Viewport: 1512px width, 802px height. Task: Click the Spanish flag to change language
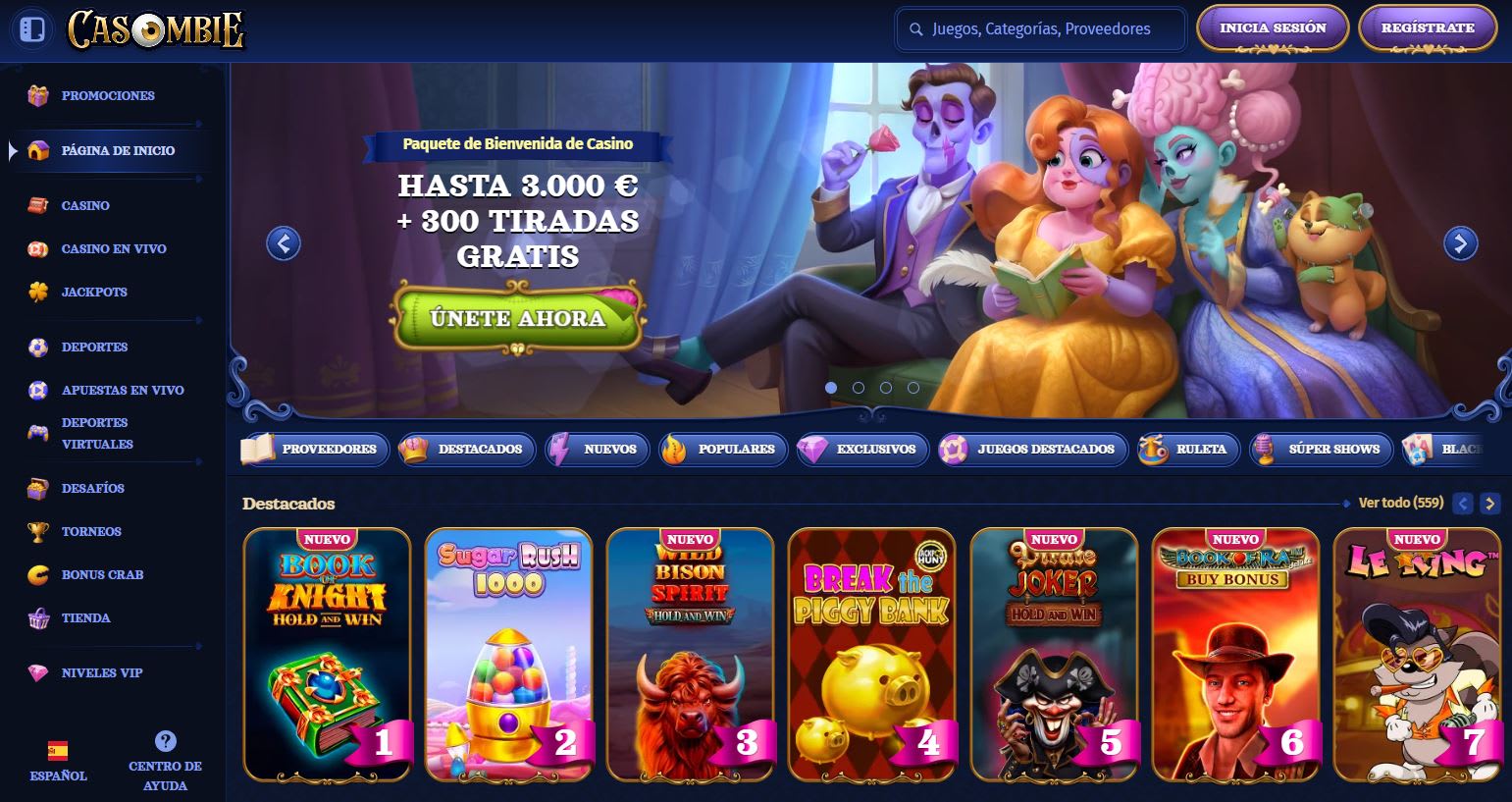click(x=59, y=748)
